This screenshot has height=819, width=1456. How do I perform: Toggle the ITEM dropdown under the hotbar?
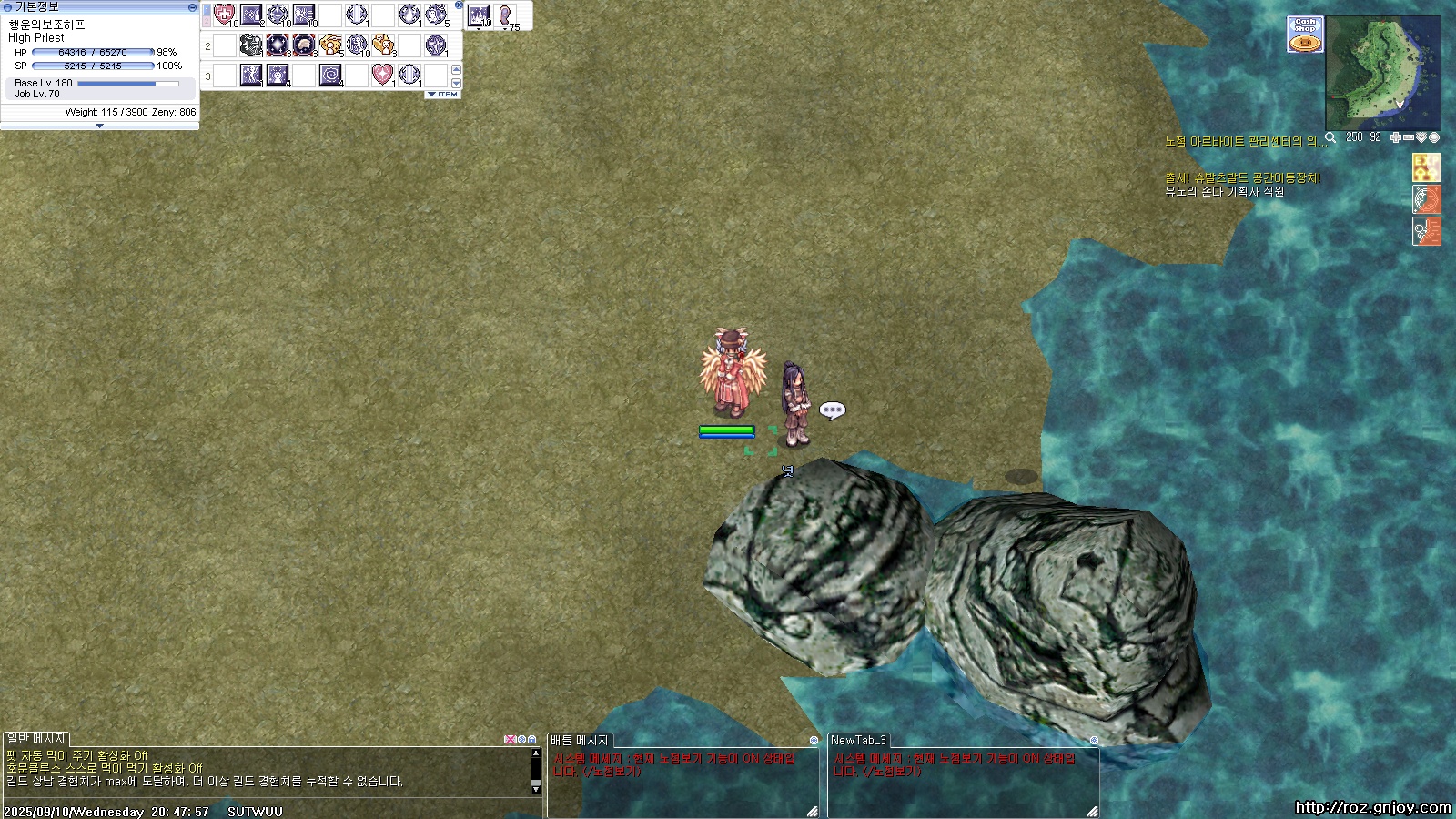(443, 95)
